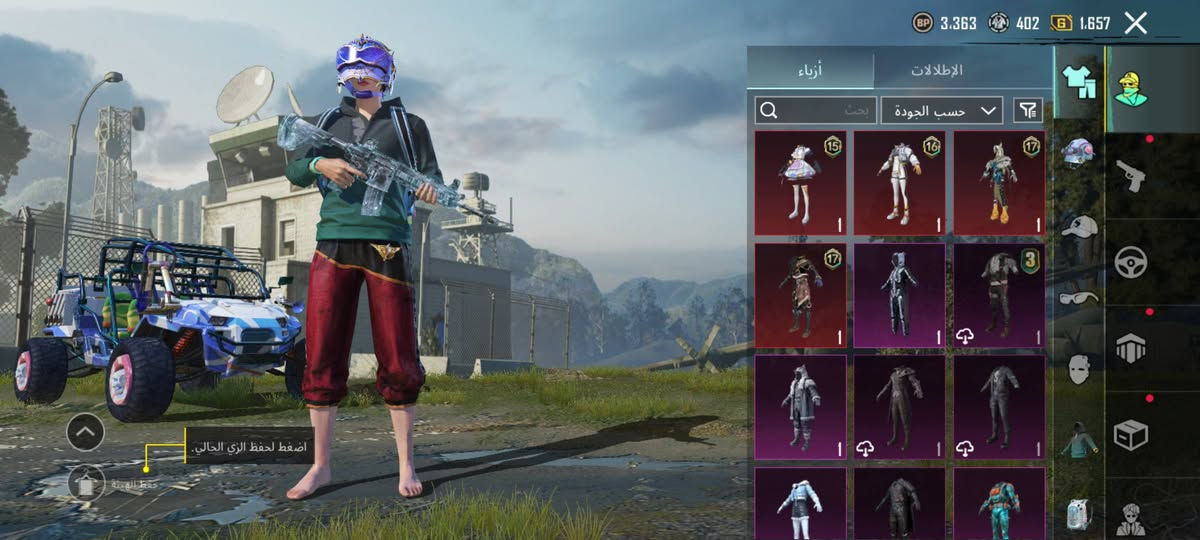The width and height of the screenshot is (1200, 540).
Task: Switch to the الإطلالات tab
Action: [x=936, y=71]
